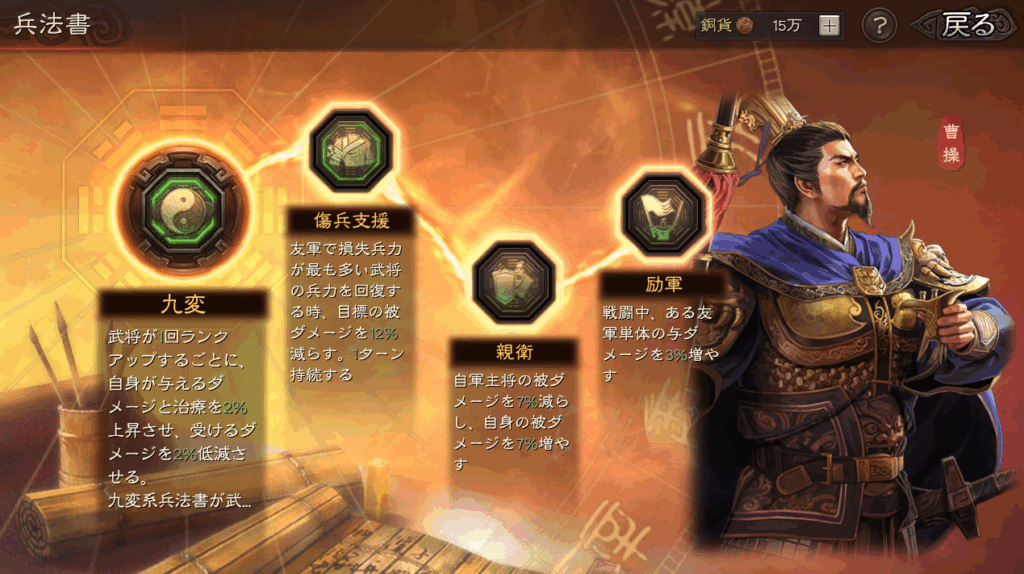Open the question mark help button
The height and width of the screenshot is (574, 1024).
point(878,26)
